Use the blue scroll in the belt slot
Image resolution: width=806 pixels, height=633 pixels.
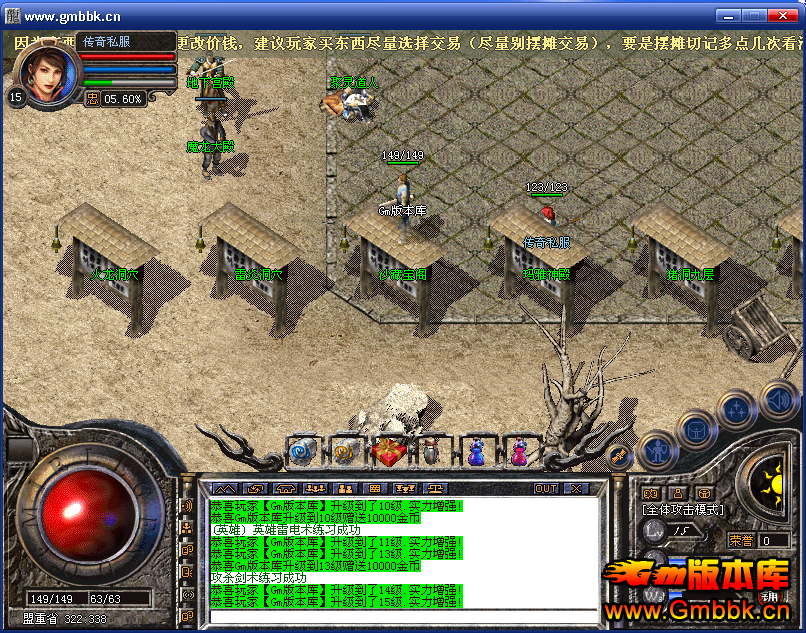click(302, 452)
